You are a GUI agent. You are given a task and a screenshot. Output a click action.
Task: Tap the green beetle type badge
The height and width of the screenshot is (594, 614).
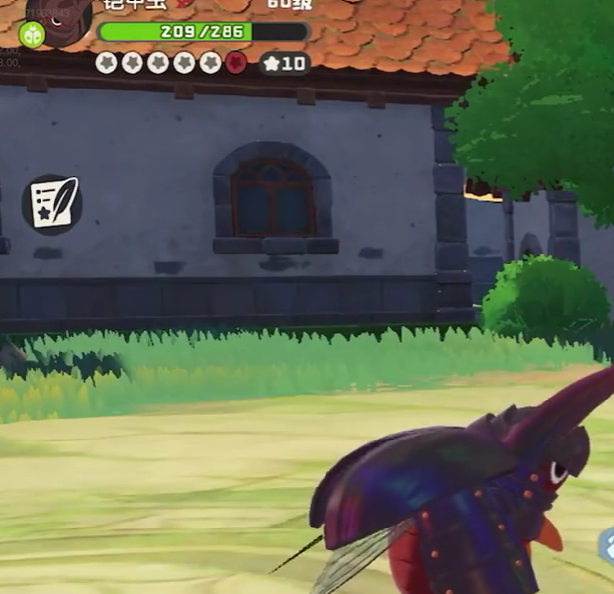[x=32, y=34]
